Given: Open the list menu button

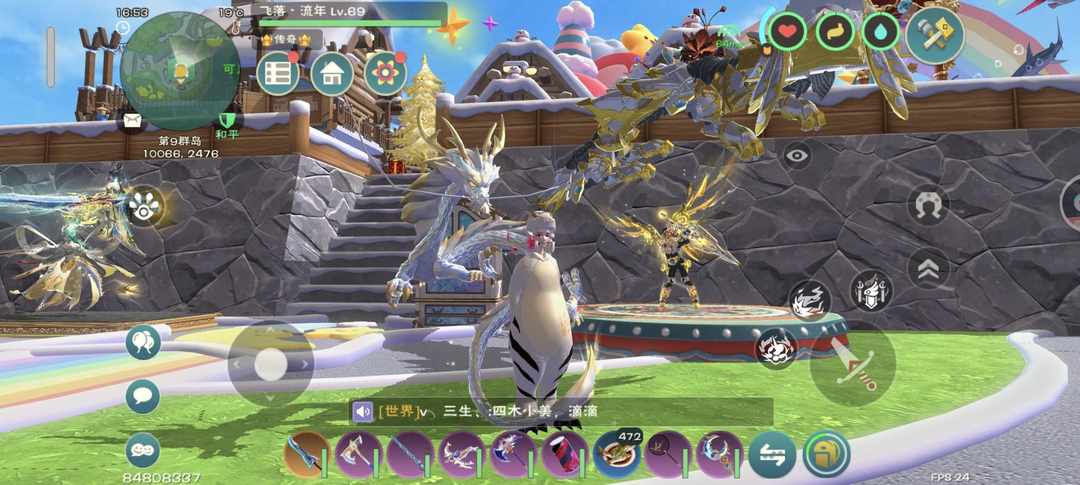Looking at the screenshot, I should [278, 74].
